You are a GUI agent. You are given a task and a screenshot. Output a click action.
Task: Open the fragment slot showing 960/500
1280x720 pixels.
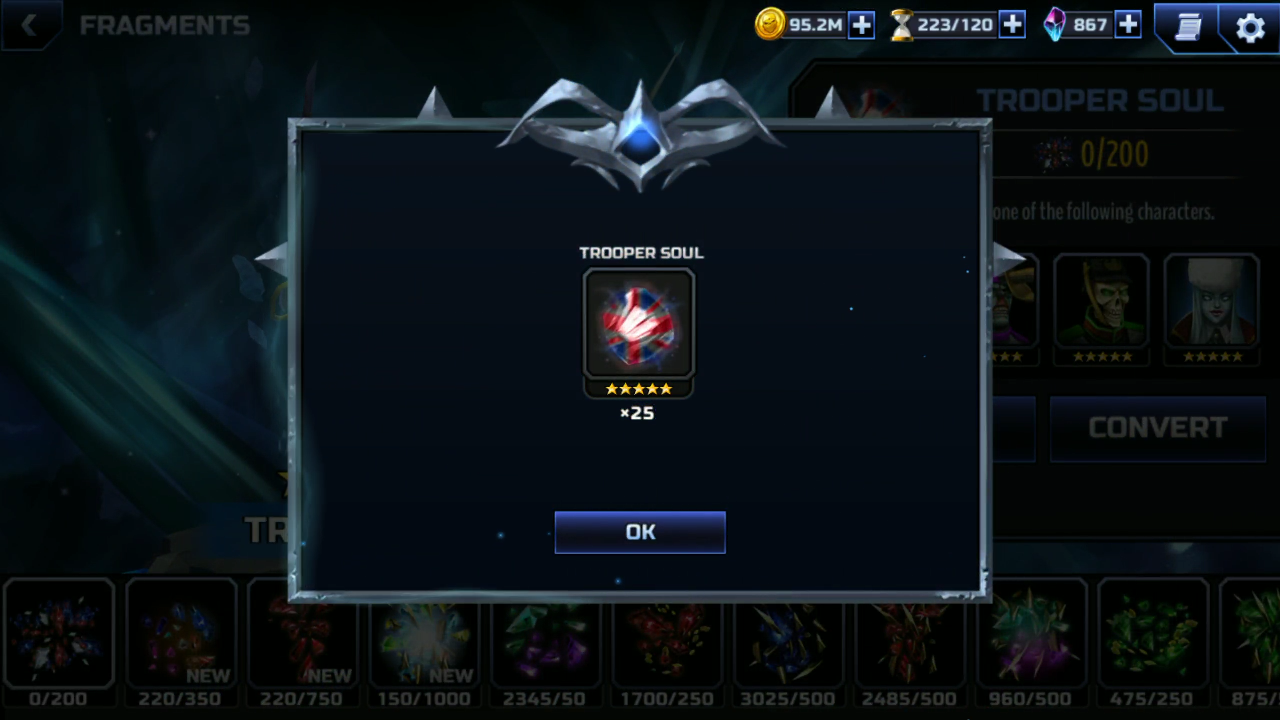[x=1031, y=634]
